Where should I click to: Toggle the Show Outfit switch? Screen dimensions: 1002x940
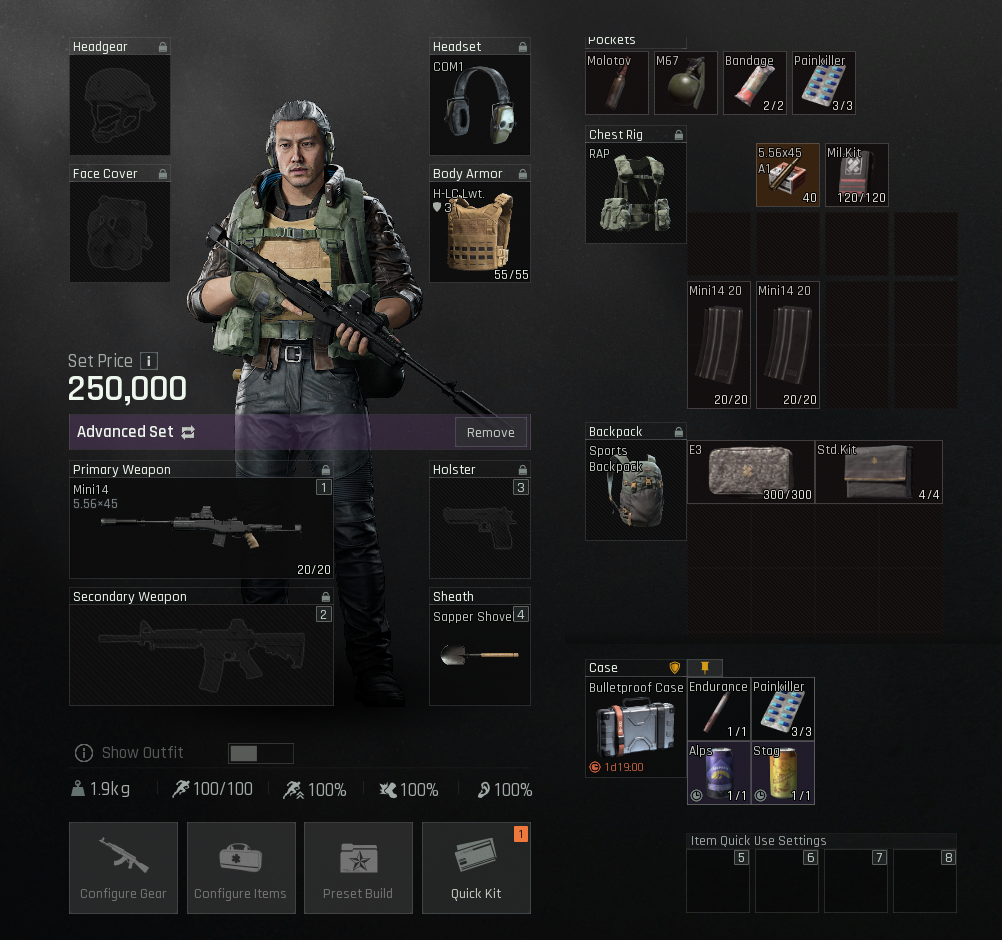[260, 753]
